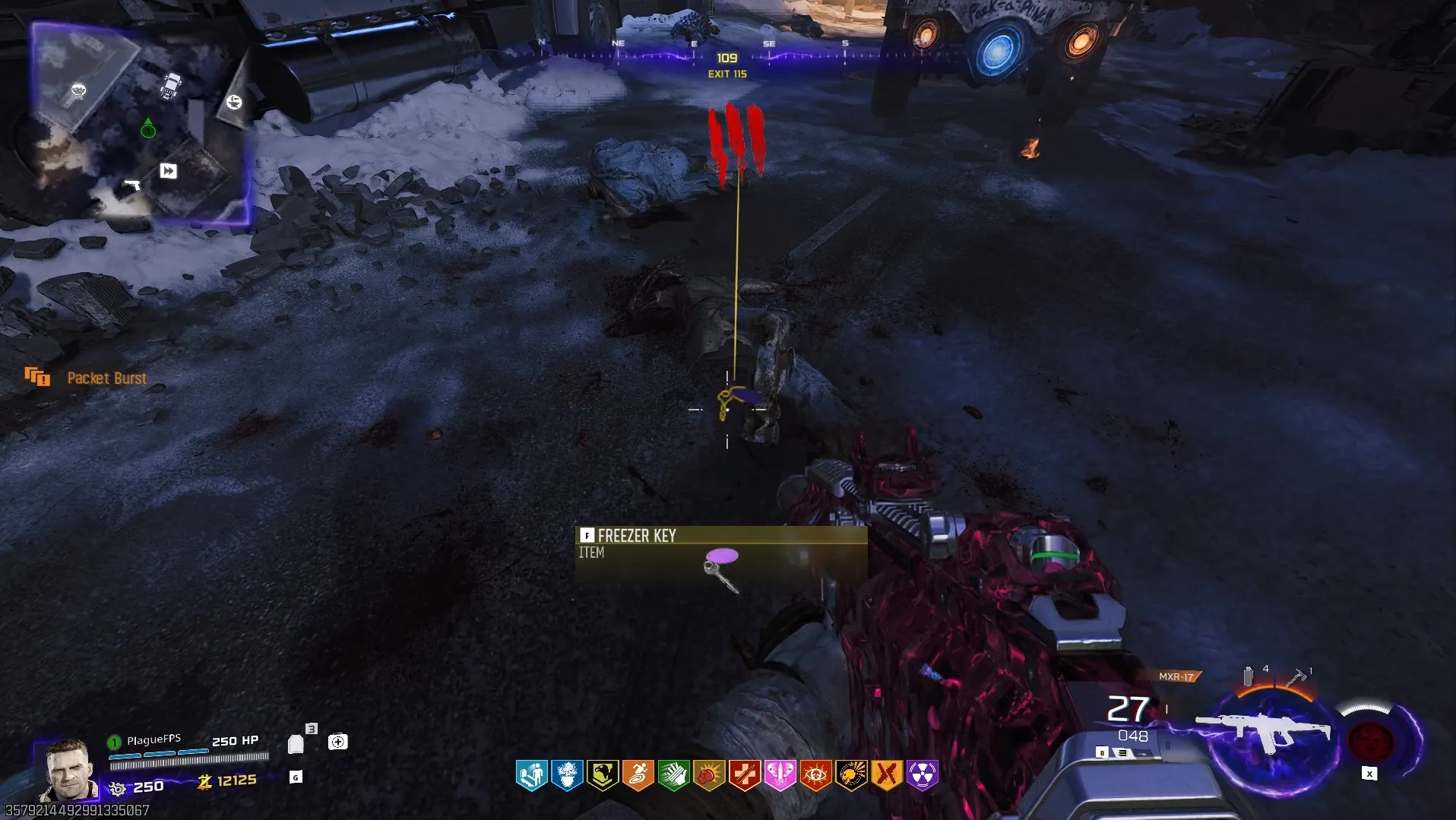The width and height of the screenshot is (1456, 820).
Task: Click the minimap
Action: 141,125
